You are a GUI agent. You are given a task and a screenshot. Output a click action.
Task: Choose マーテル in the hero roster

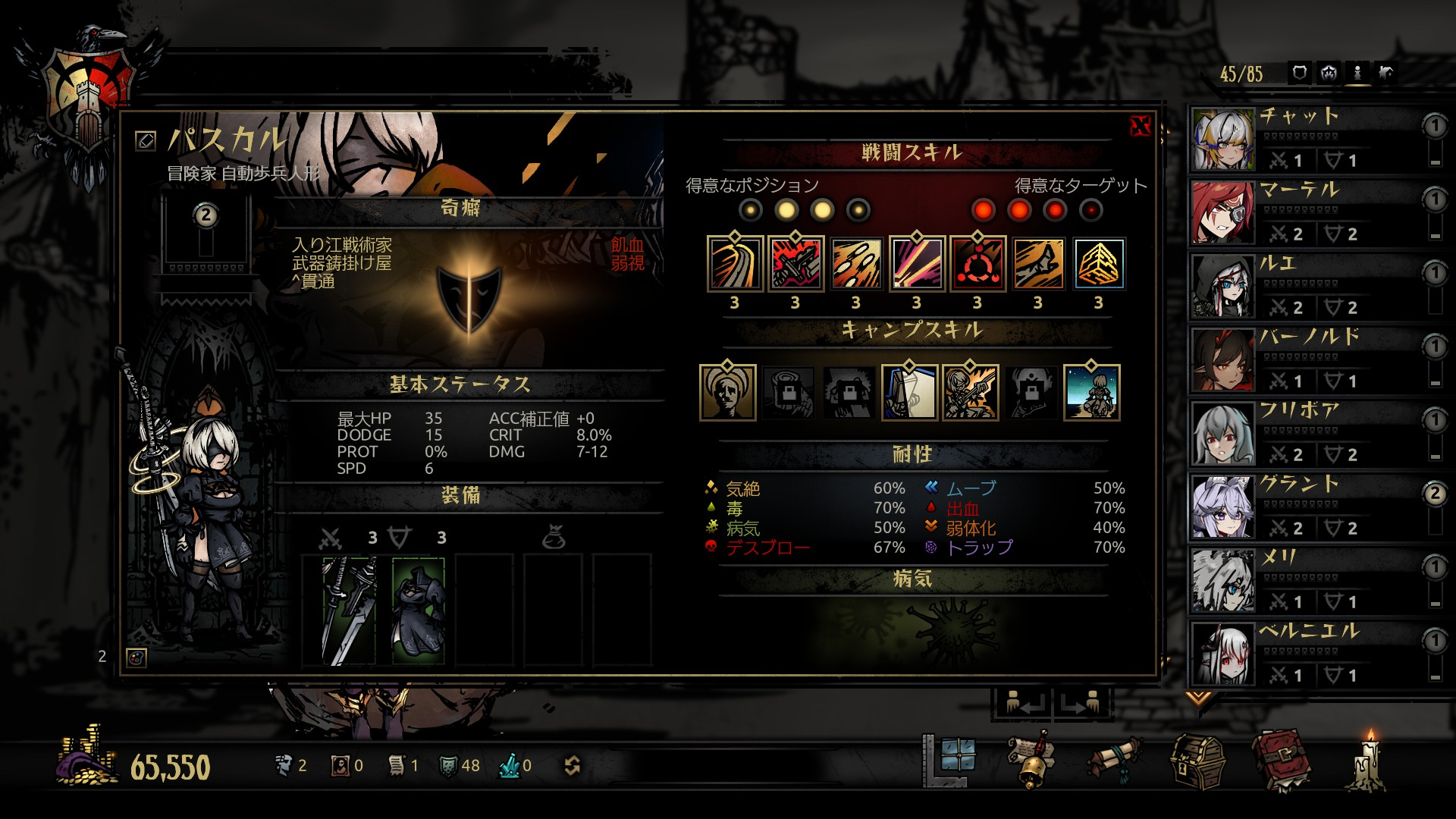(1304, 212)
